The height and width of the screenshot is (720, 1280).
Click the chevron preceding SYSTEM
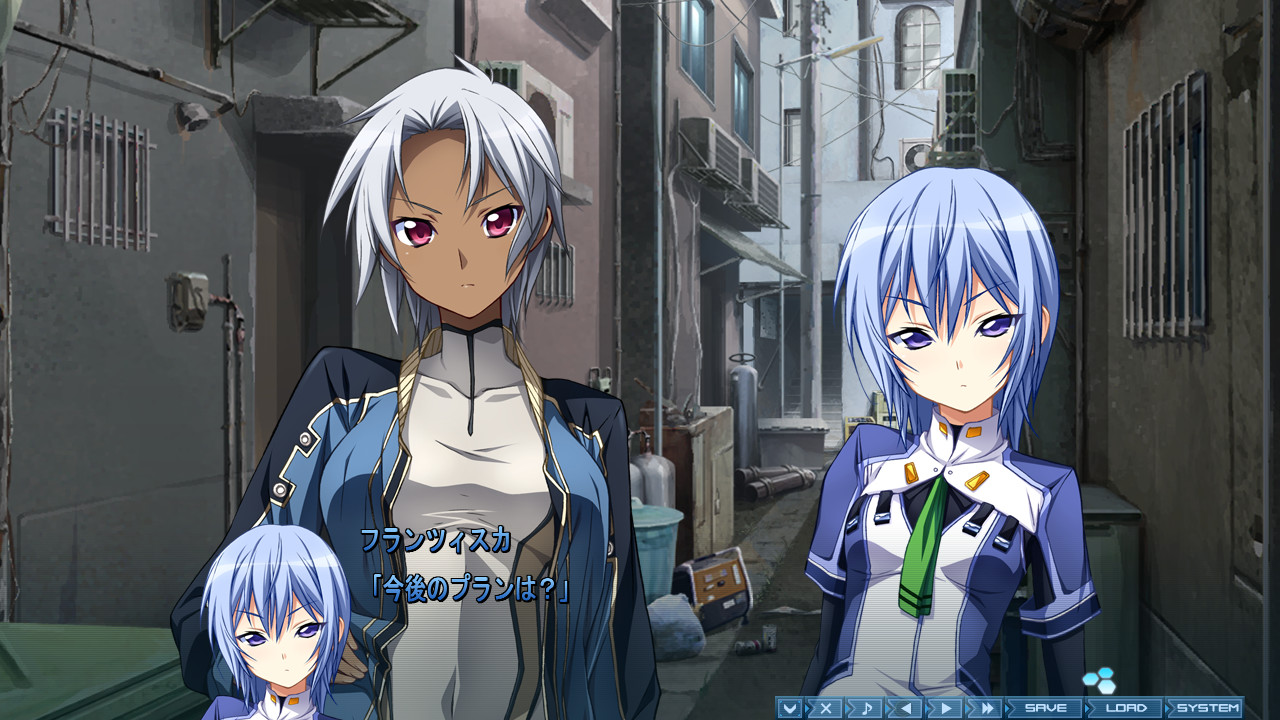tap(1169, 707)
